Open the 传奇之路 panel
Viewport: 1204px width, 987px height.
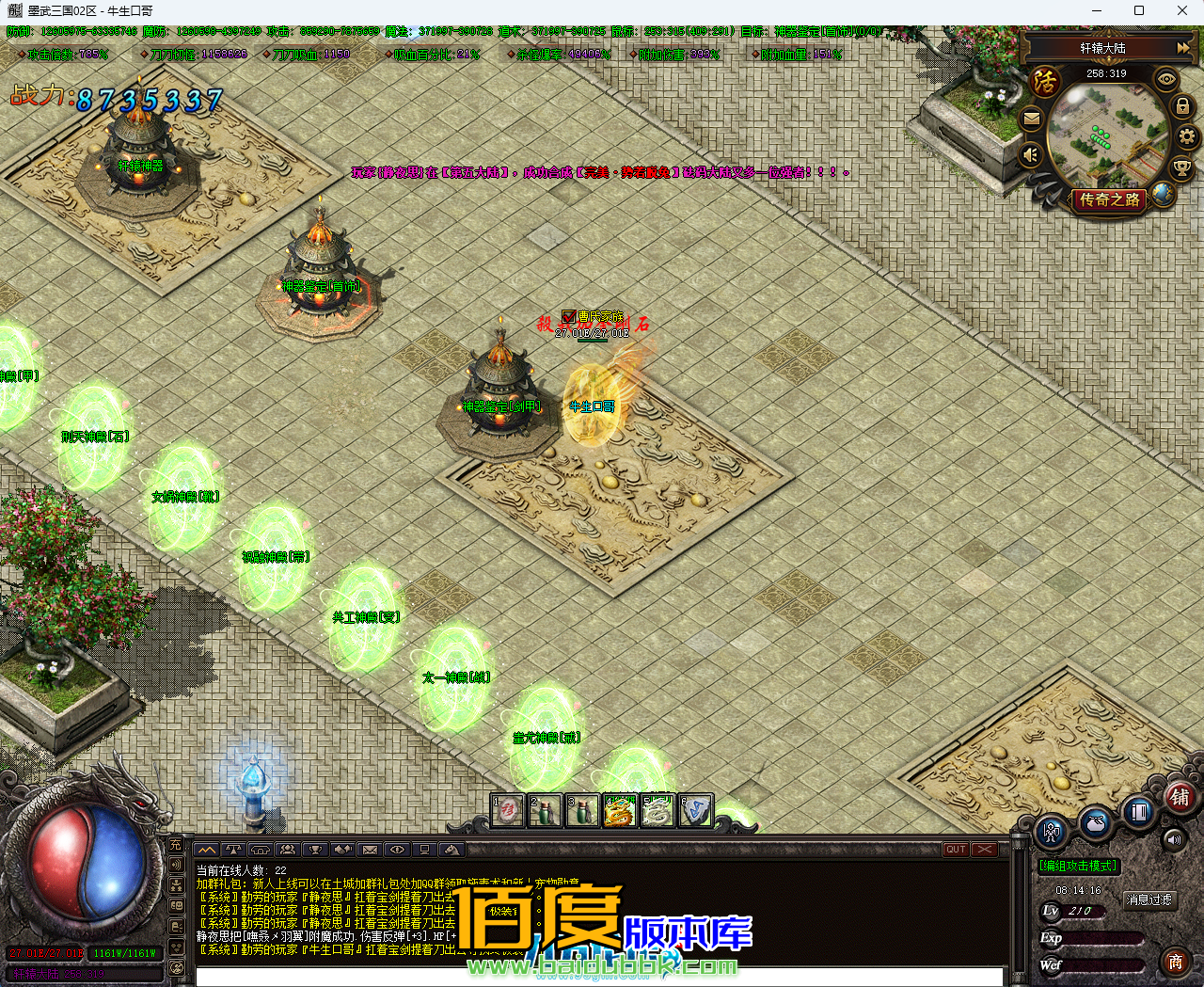pos(1109,199)
